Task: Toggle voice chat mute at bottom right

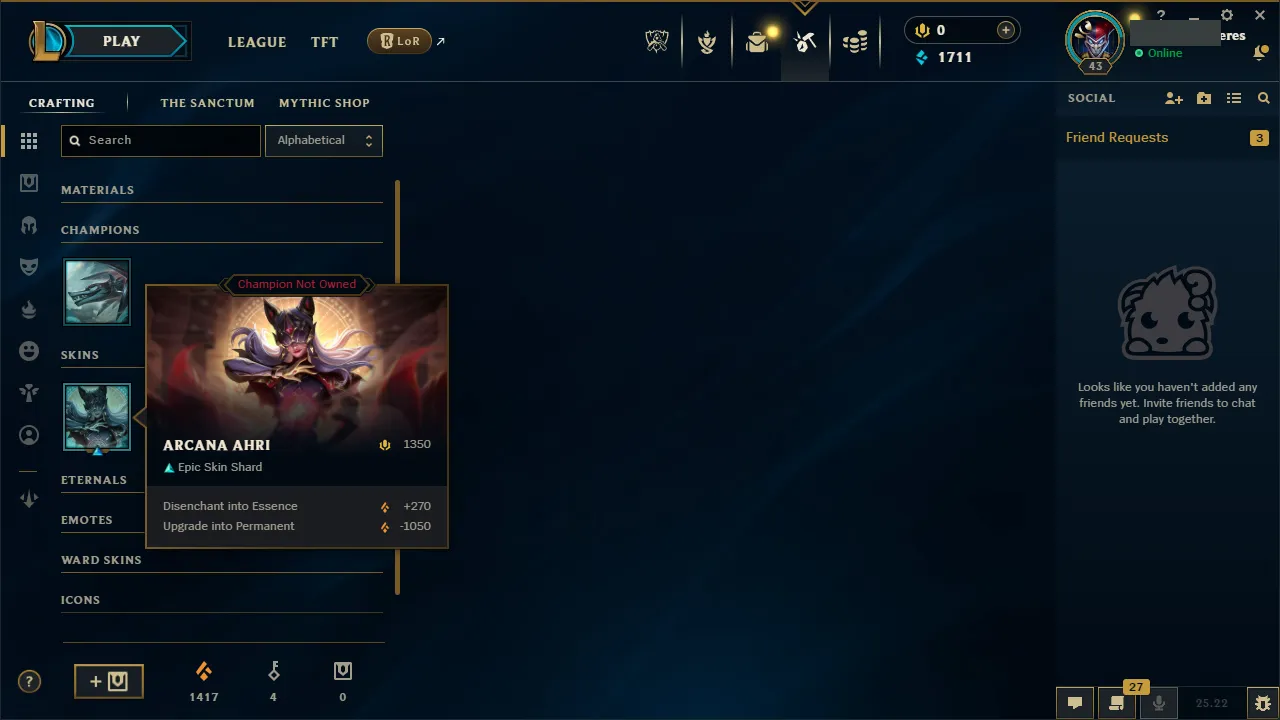Action: (x=1158, y=703)
